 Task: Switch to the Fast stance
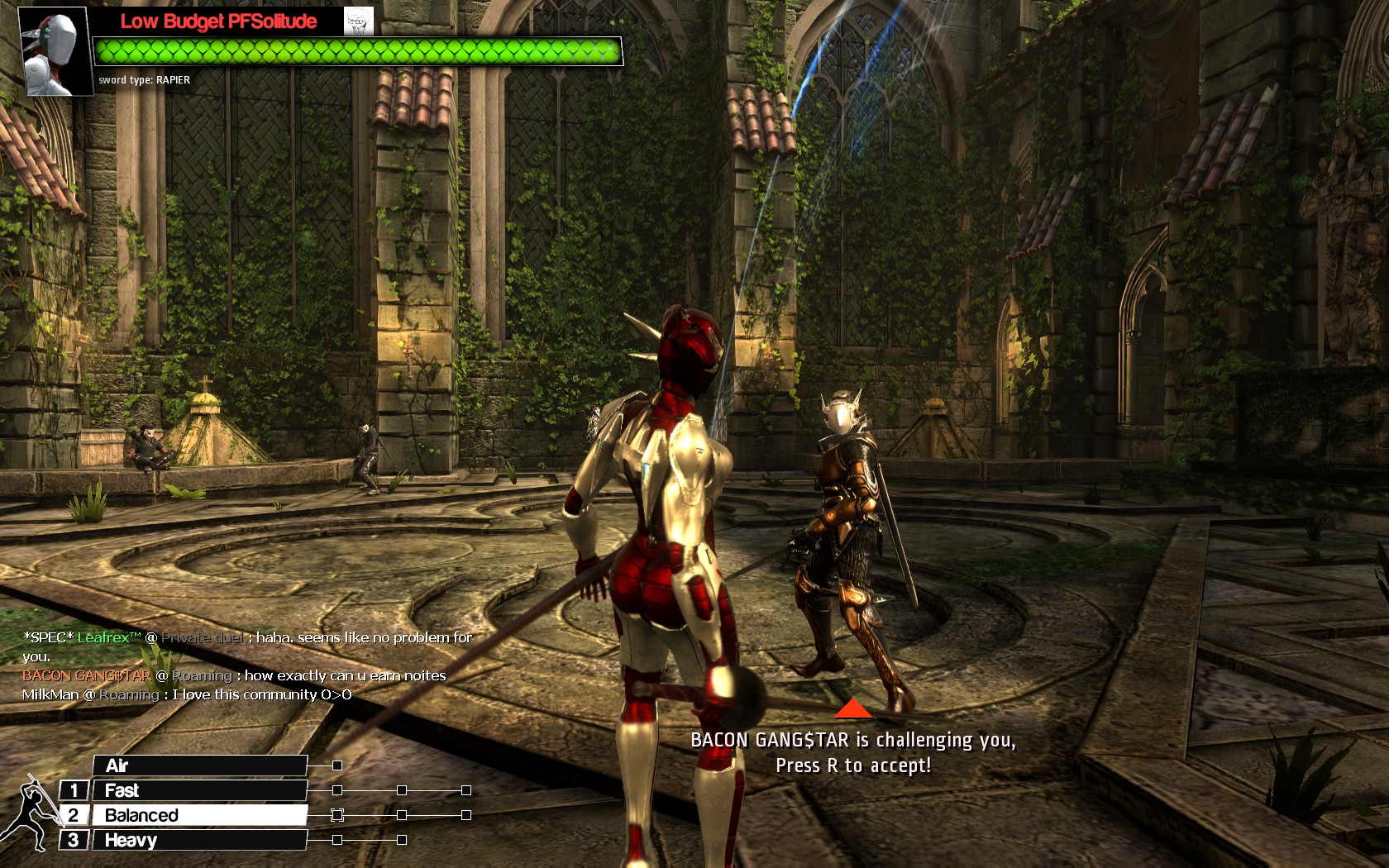(x=199, y=790)
